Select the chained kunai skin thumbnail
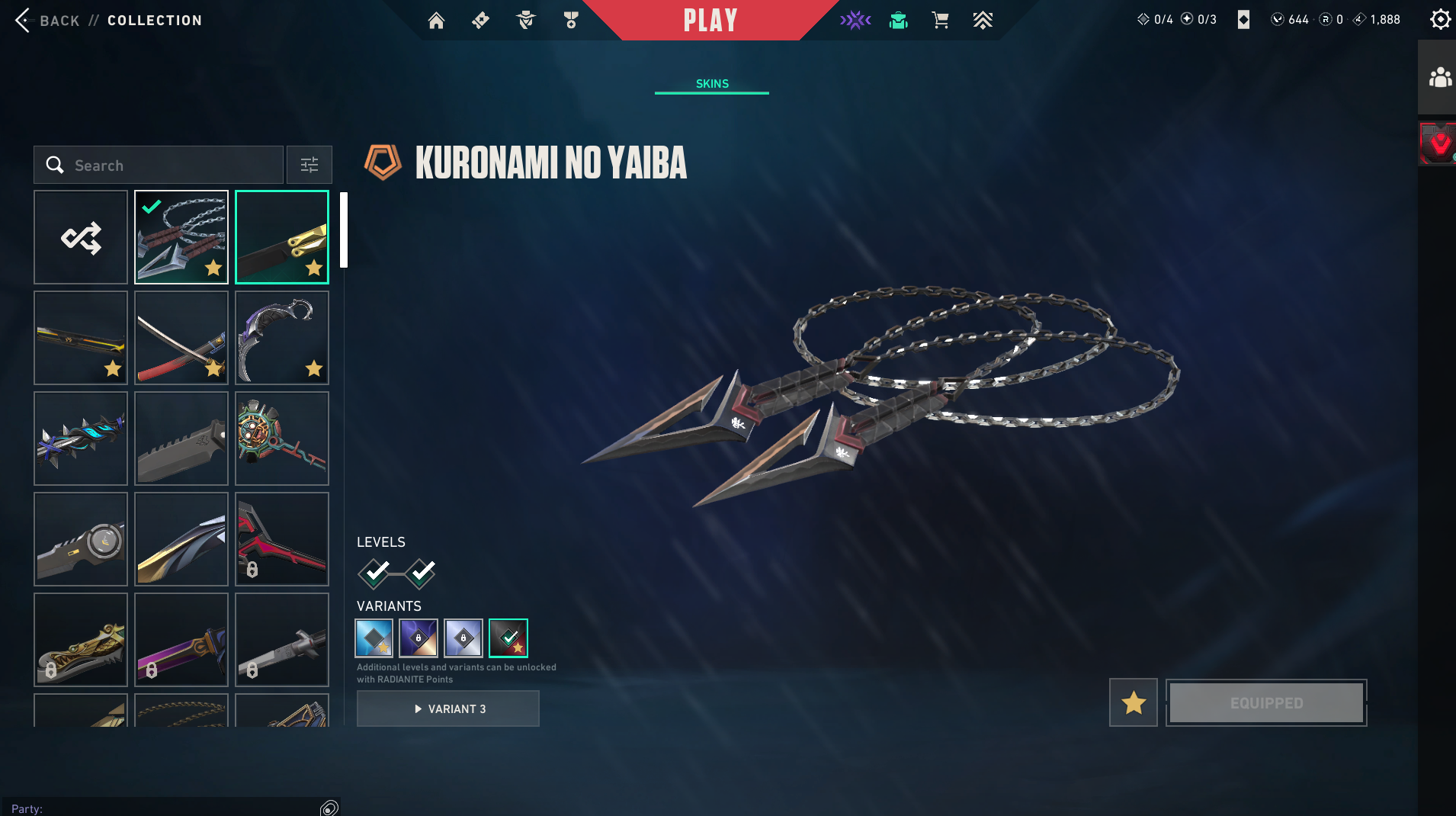This screenshot has width=1456, height=816. 181,237
